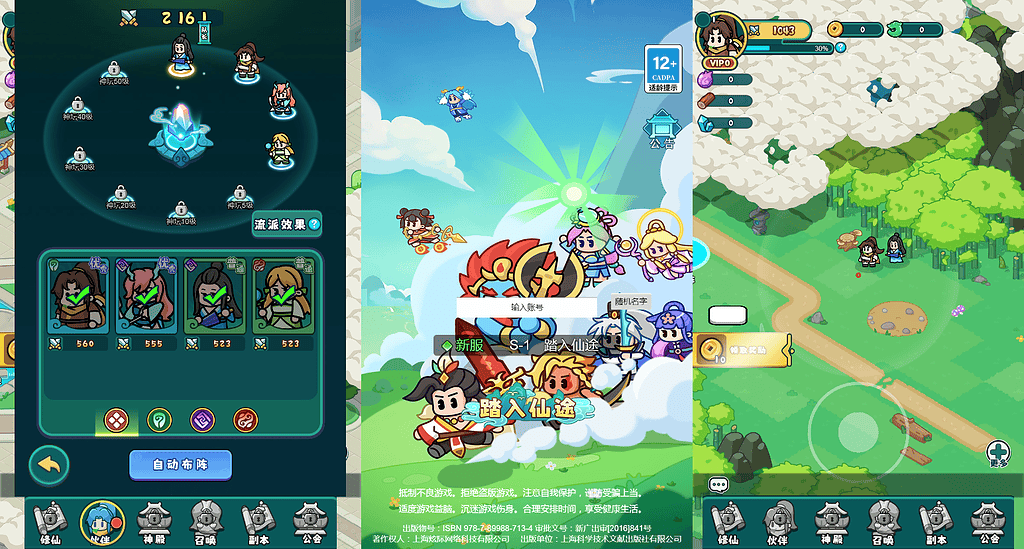Open chat with the speech bubble icon

pyautogui.click(x=719, y=485)
